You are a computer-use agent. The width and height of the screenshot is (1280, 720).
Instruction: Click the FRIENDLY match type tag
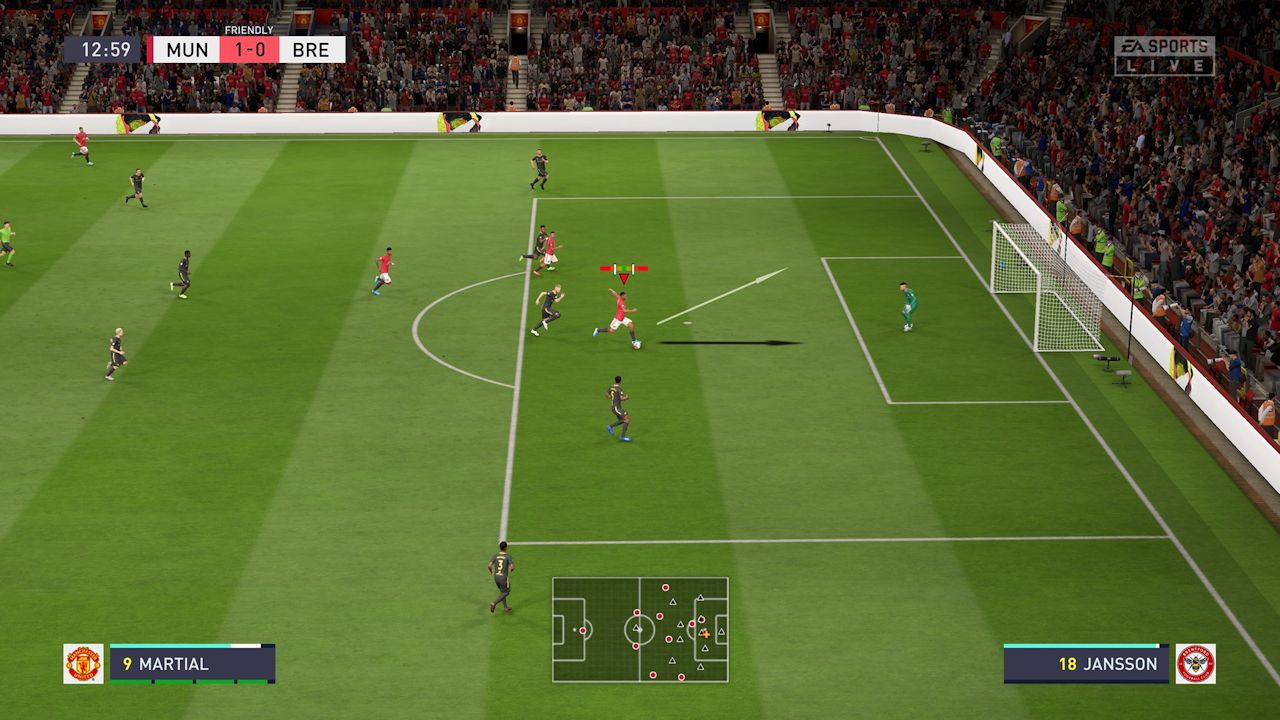point(247,31)
